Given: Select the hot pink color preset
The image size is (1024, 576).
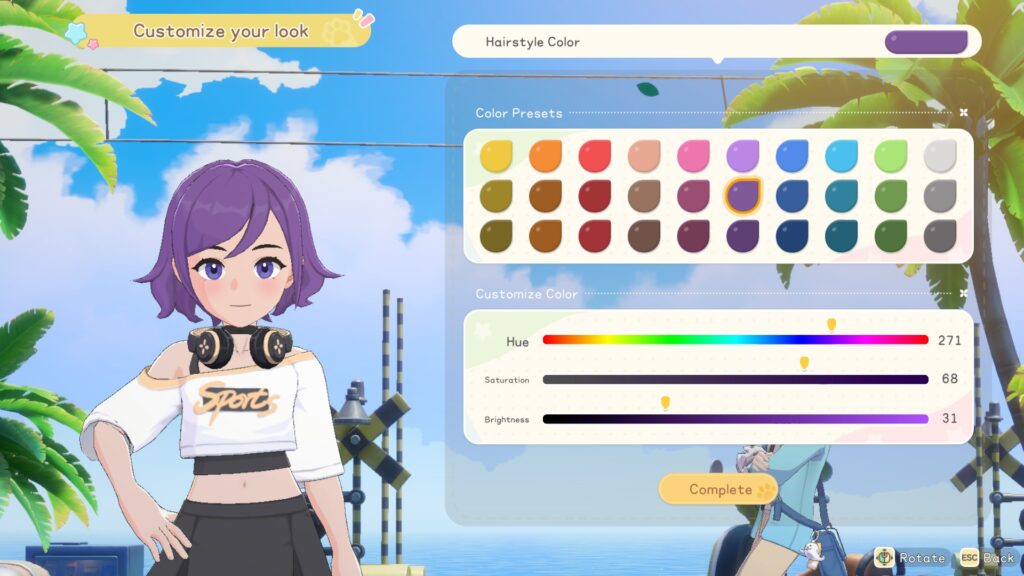Looking at the screenshot, I should 693,155.
